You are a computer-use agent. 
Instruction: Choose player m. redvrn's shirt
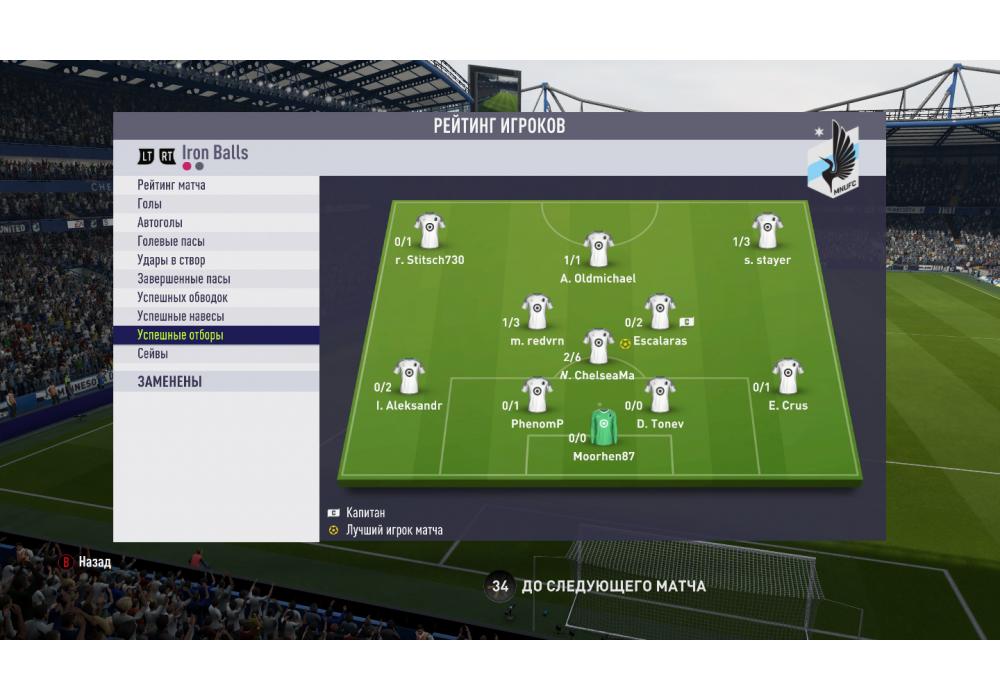pos(537,312)
